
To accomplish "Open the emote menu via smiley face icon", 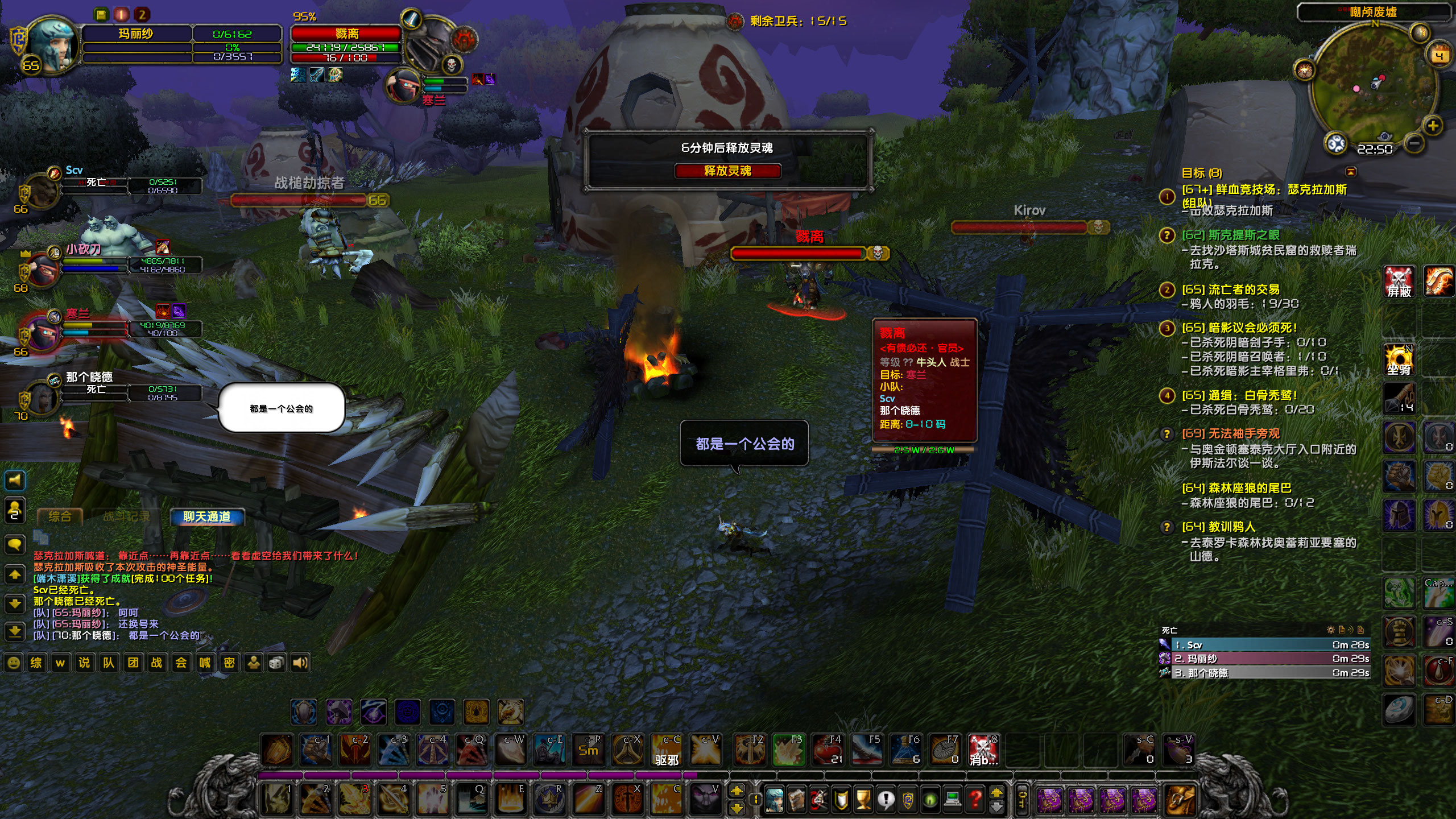I will [15, 663].
